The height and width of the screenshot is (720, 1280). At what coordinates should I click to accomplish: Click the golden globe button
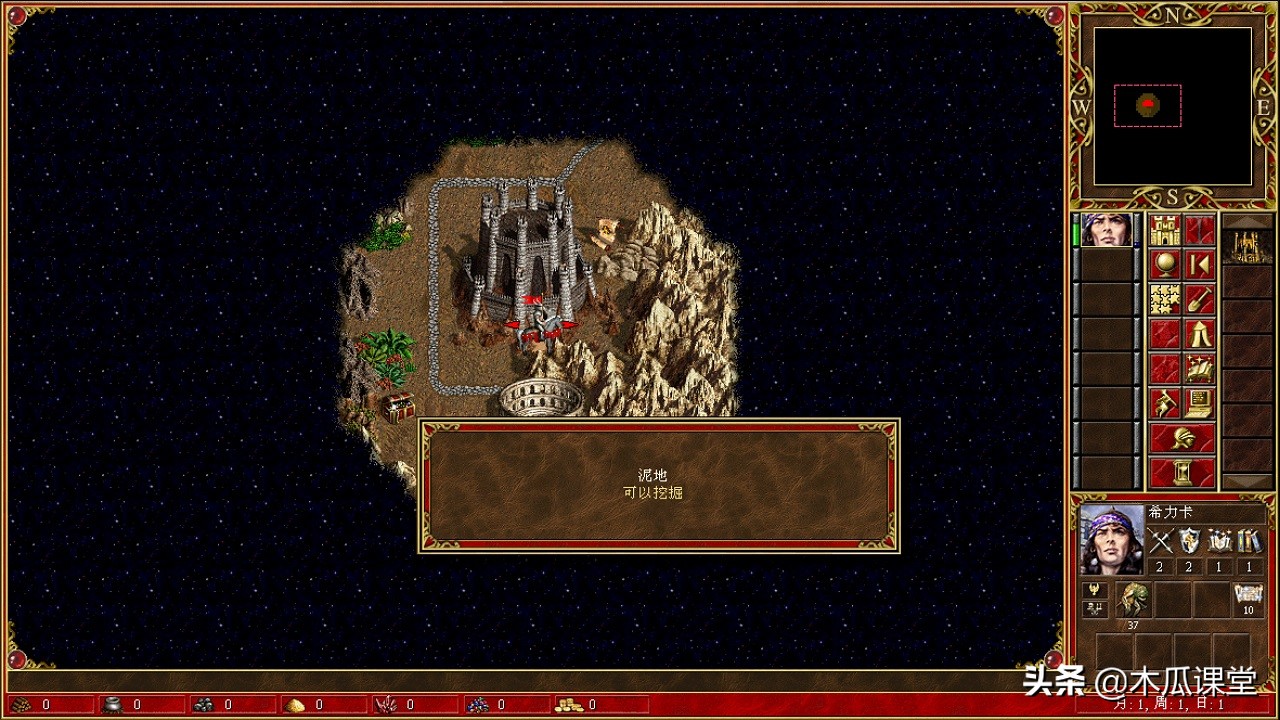(1165, 265)
